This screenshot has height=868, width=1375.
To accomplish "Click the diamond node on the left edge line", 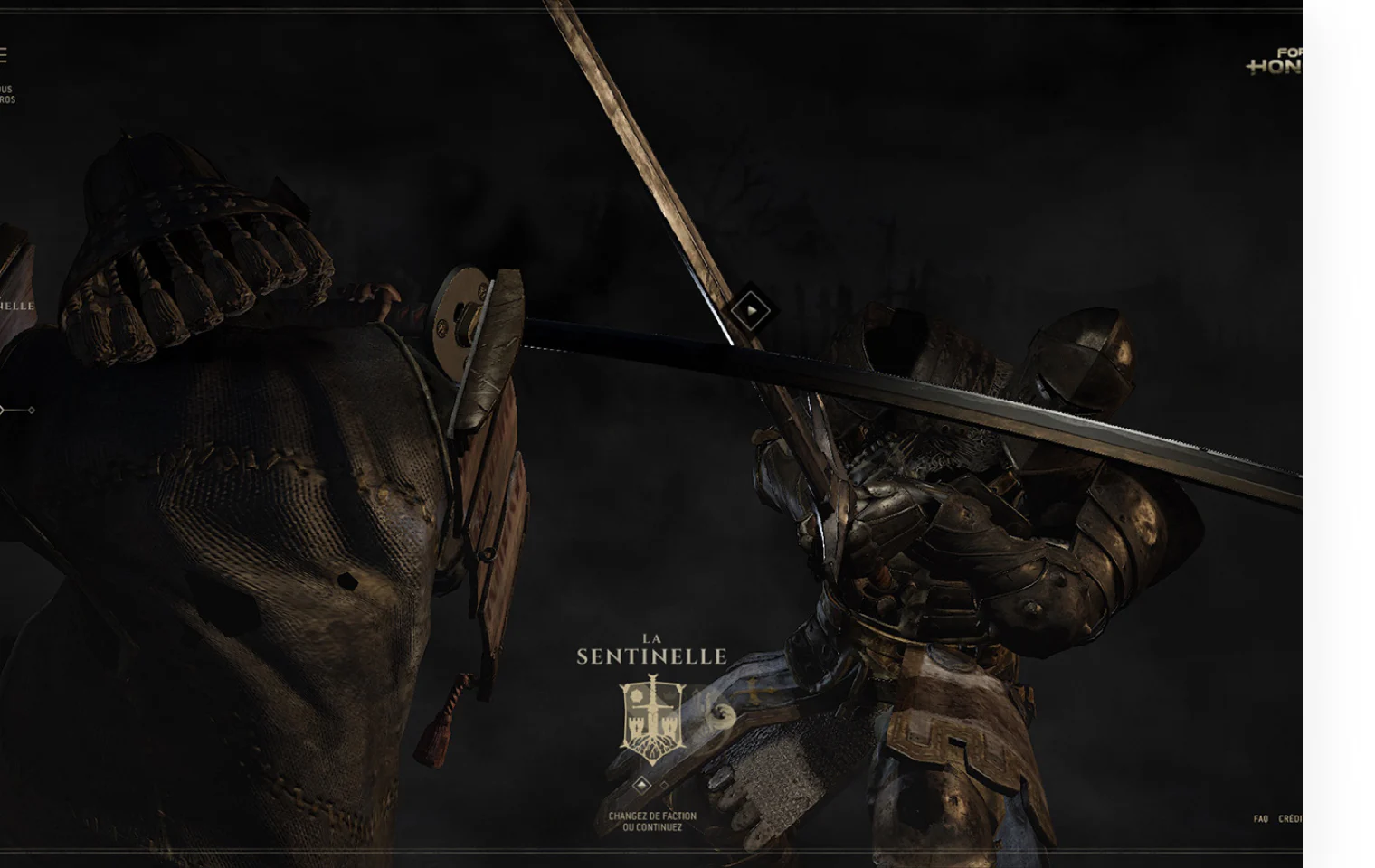I will point(32,410).
